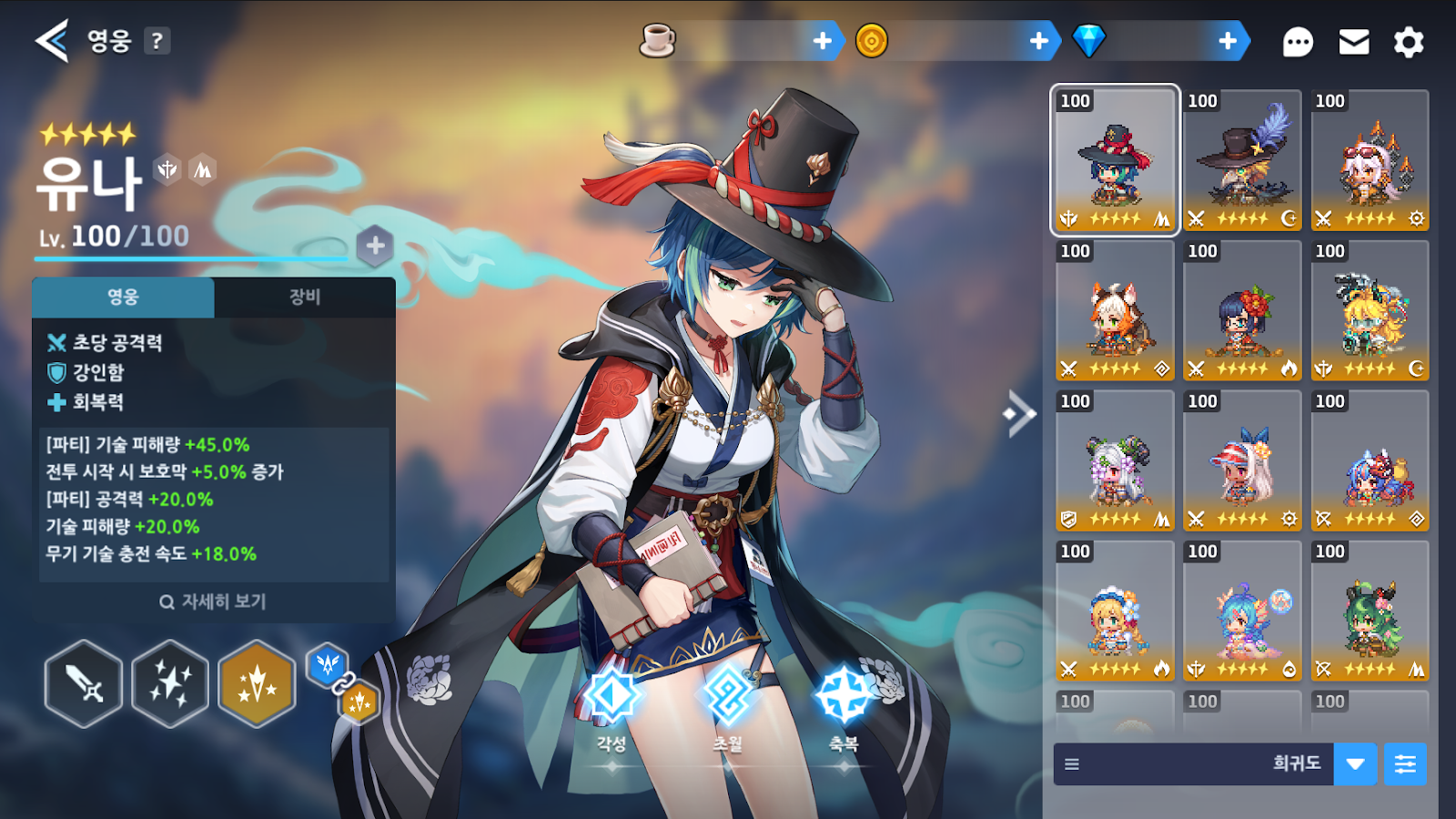
Task: Open the question mark help button
Action: point(157,41)
